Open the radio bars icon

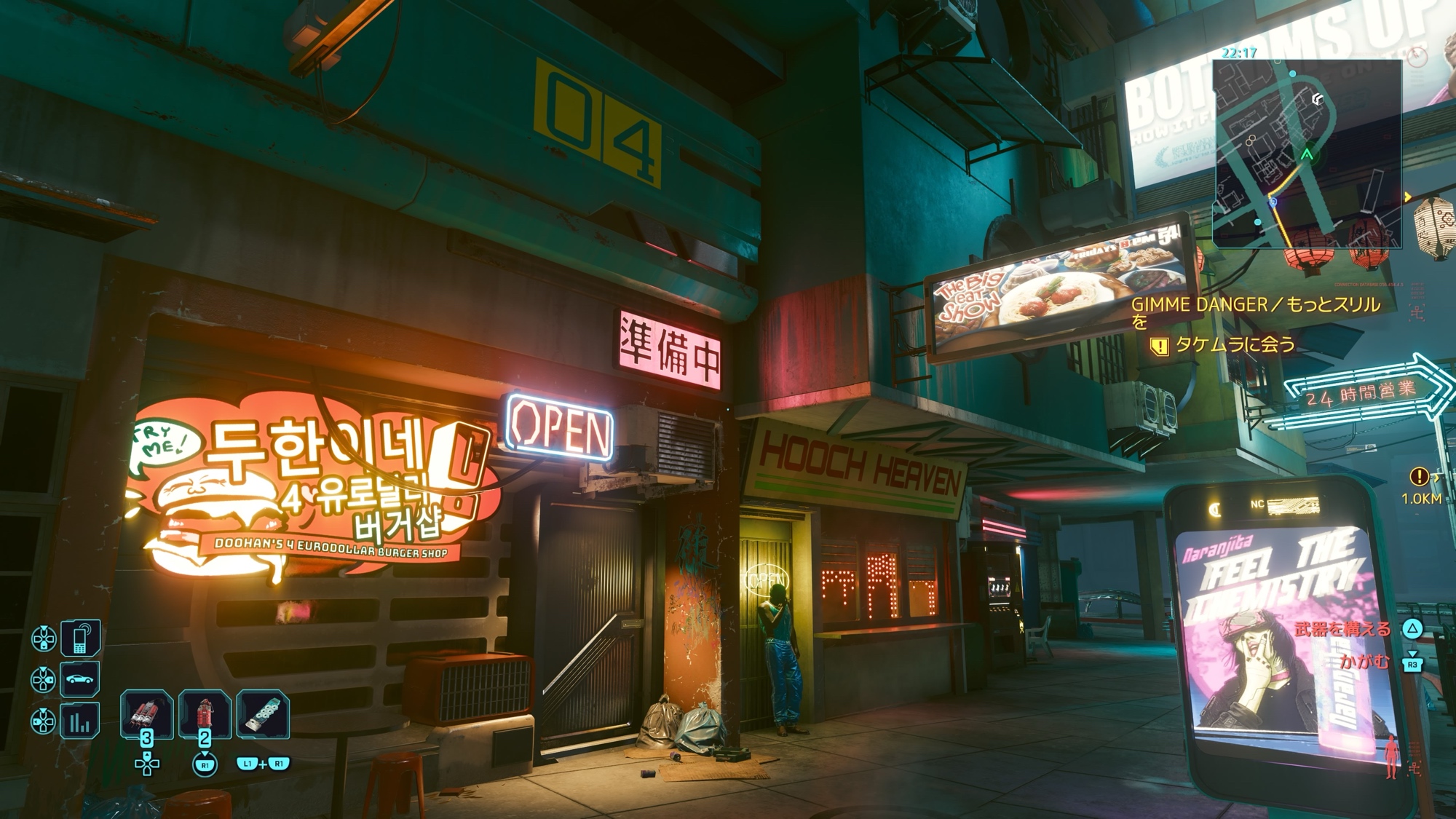pyautogui.click(x=79, y=721)
